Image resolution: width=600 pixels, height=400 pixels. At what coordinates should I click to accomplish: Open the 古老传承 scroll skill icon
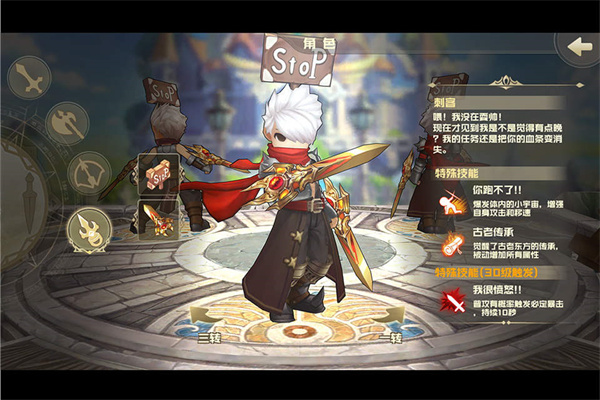[453, 245]
